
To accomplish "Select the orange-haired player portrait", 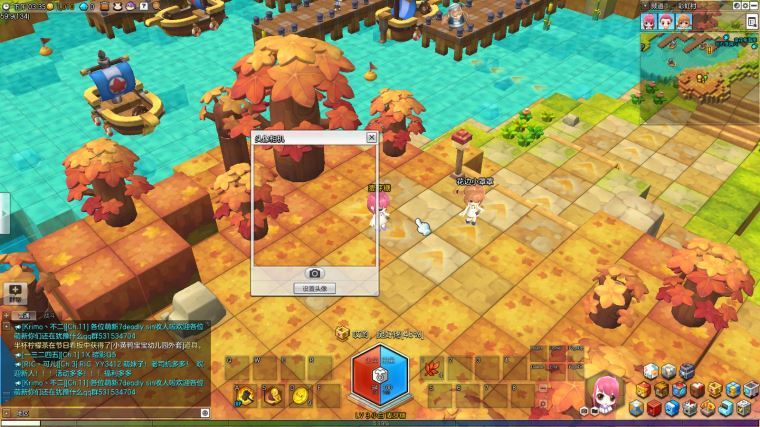I will [683, 21].
